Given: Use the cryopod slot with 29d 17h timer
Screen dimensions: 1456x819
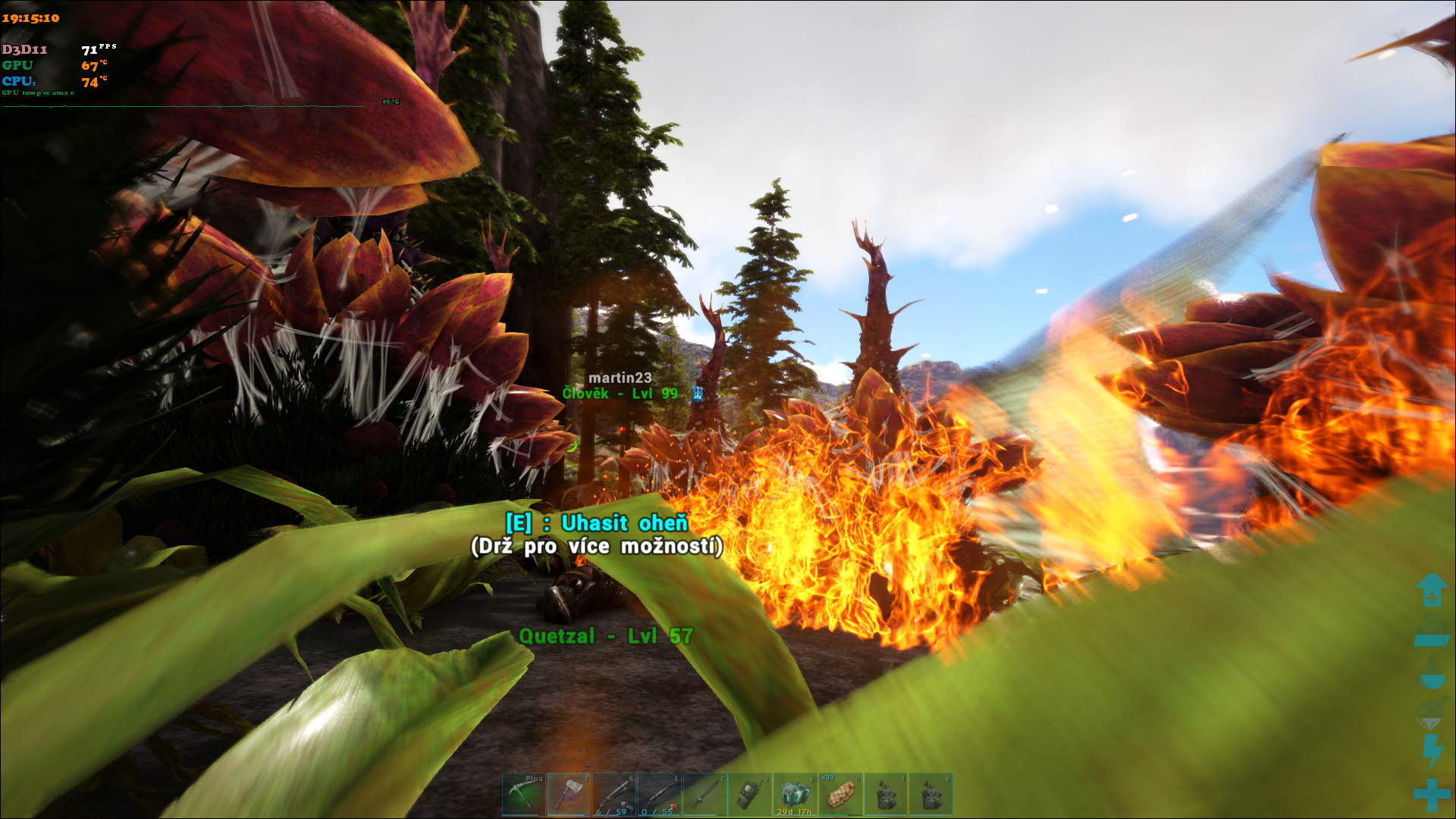Looking at the screenshot, I should click(x=795, y=794).
